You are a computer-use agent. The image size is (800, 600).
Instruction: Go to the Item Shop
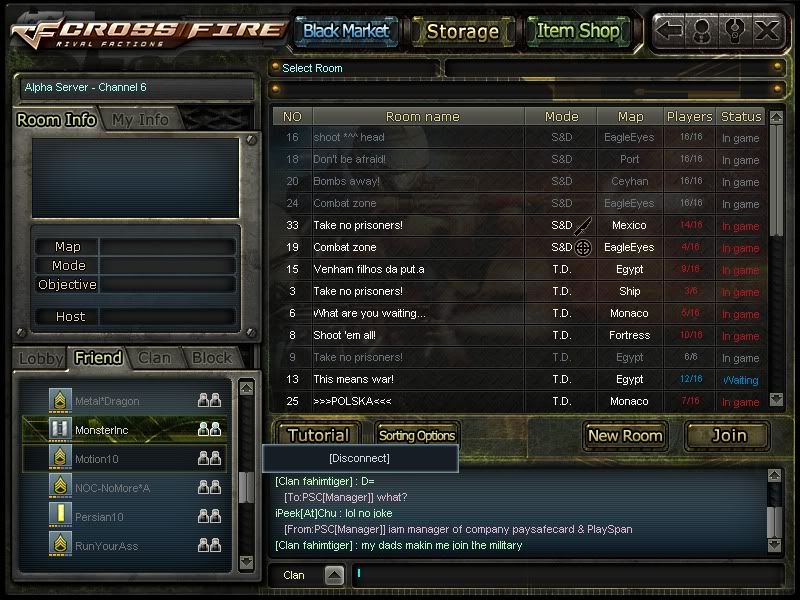578,31
